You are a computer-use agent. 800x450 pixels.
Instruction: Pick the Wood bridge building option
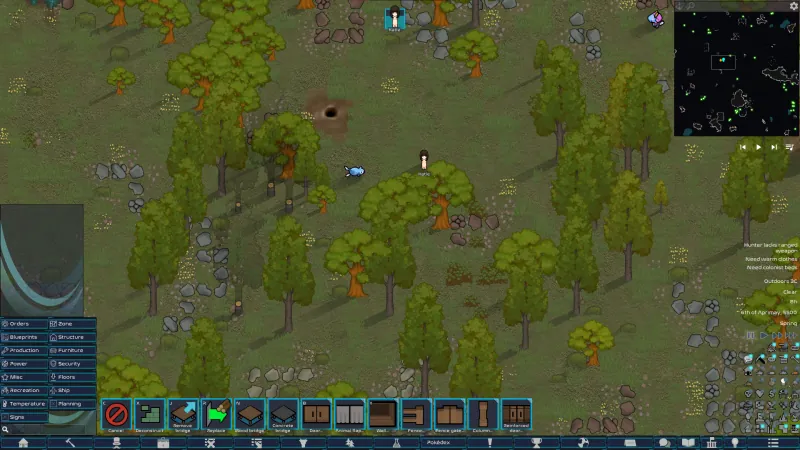[x=249, y=415]
